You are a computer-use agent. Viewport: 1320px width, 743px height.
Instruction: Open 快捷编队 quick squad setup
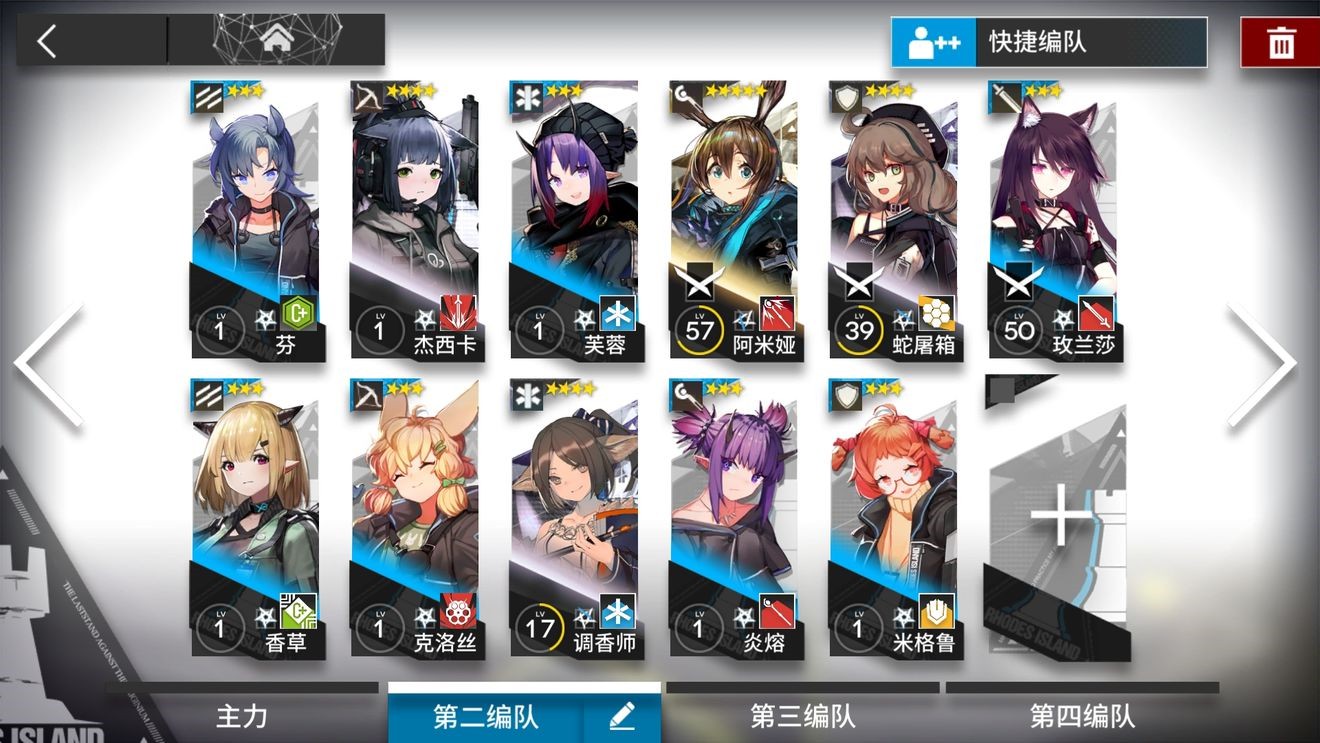coord(1048,43)
